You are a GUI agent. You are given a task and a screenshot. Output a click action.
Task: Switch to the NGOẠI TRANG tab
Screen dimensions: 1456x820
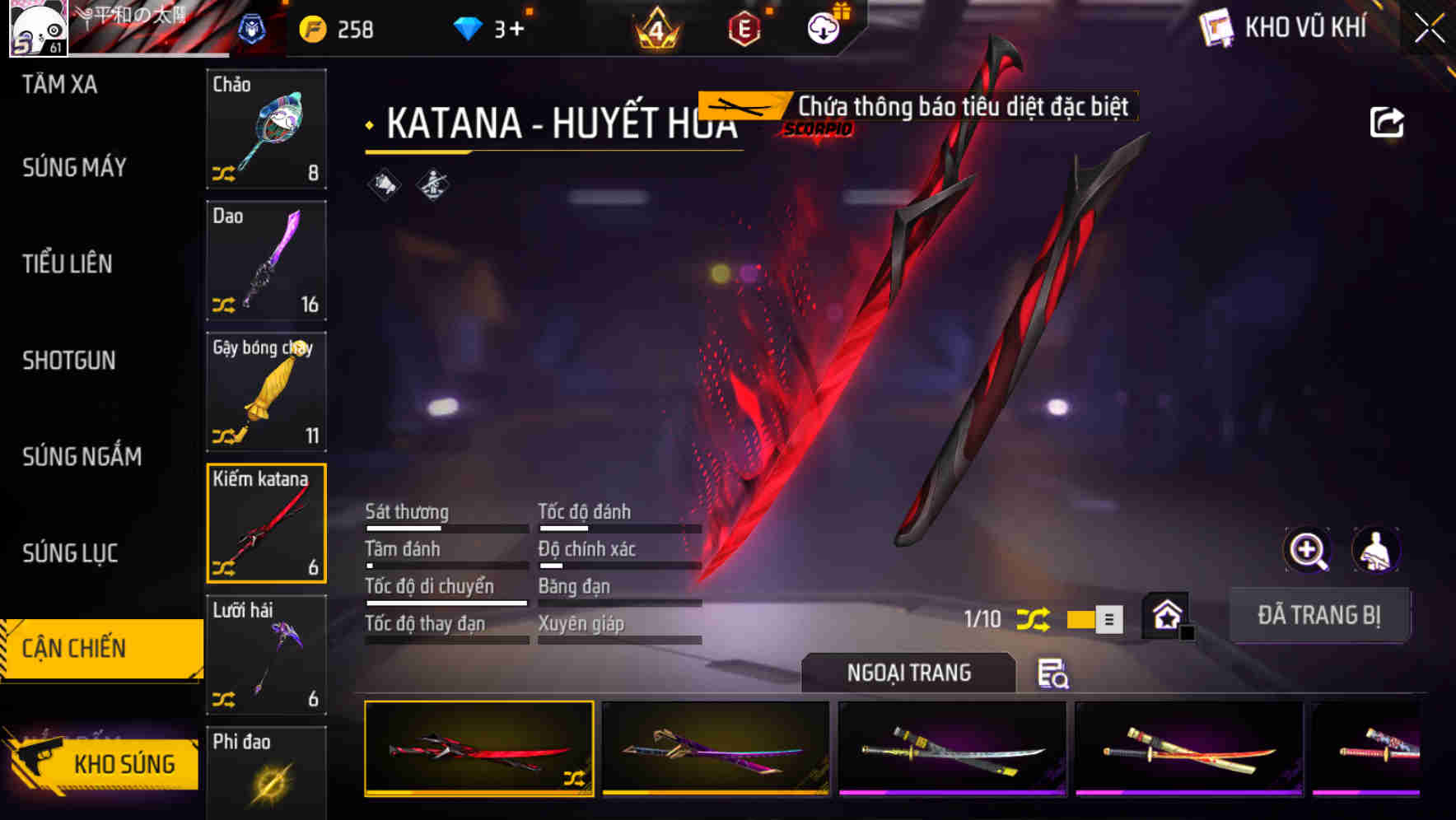(x=909, y=673)
